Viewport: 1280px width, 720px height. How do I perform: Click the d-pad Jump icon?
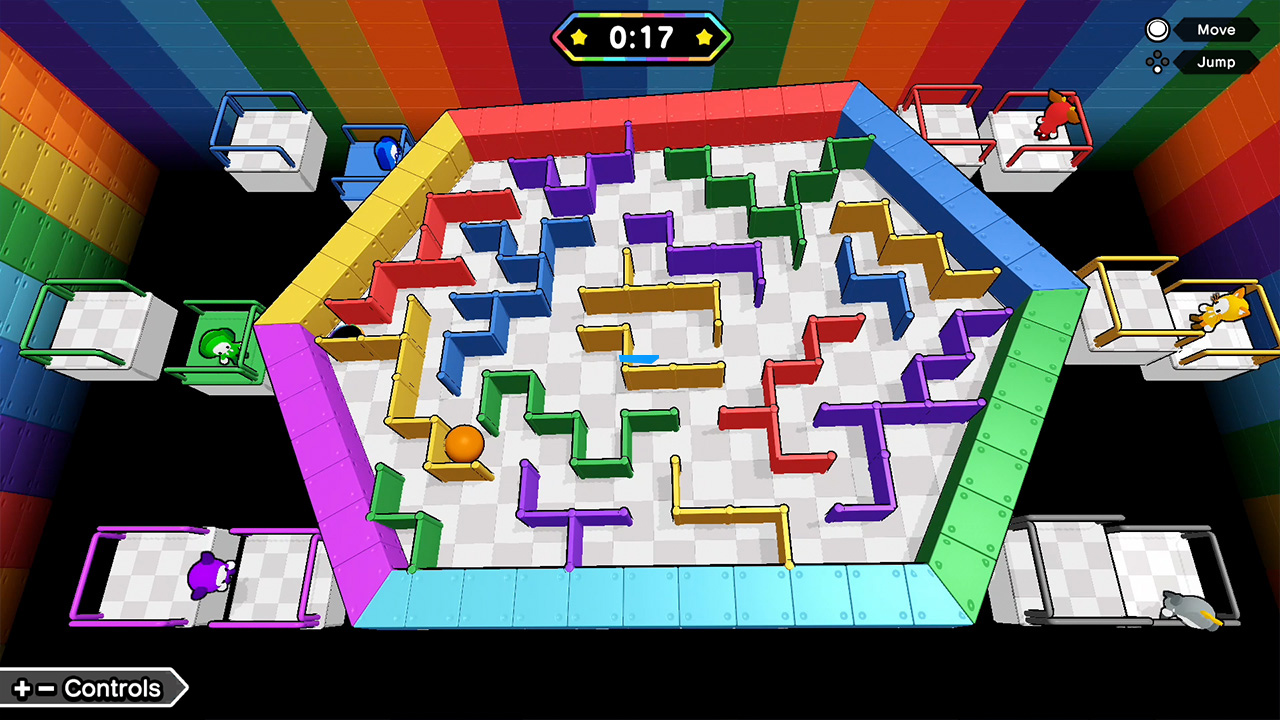coord(1156,62)
